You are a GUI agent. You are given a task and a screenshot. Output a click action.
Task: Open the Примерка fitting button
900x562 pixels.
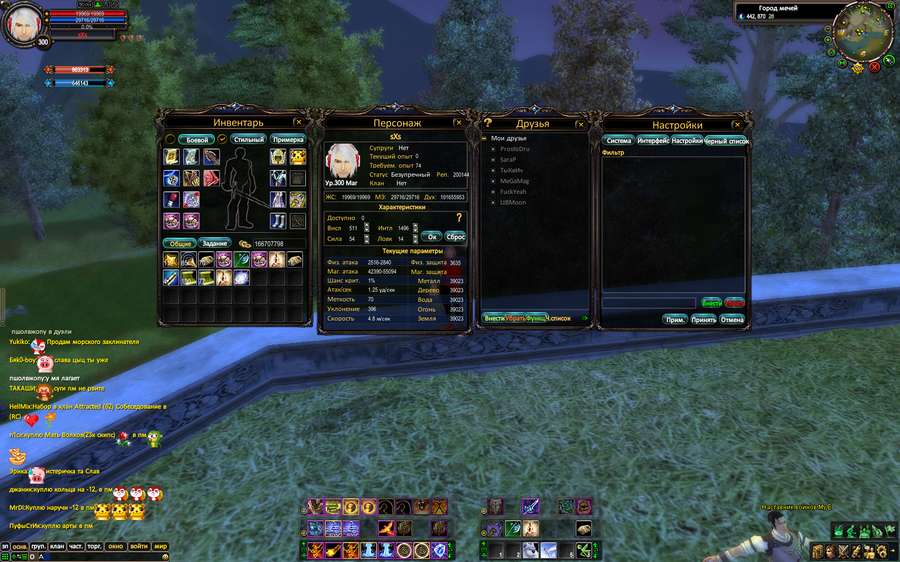(x=288, y=140)
